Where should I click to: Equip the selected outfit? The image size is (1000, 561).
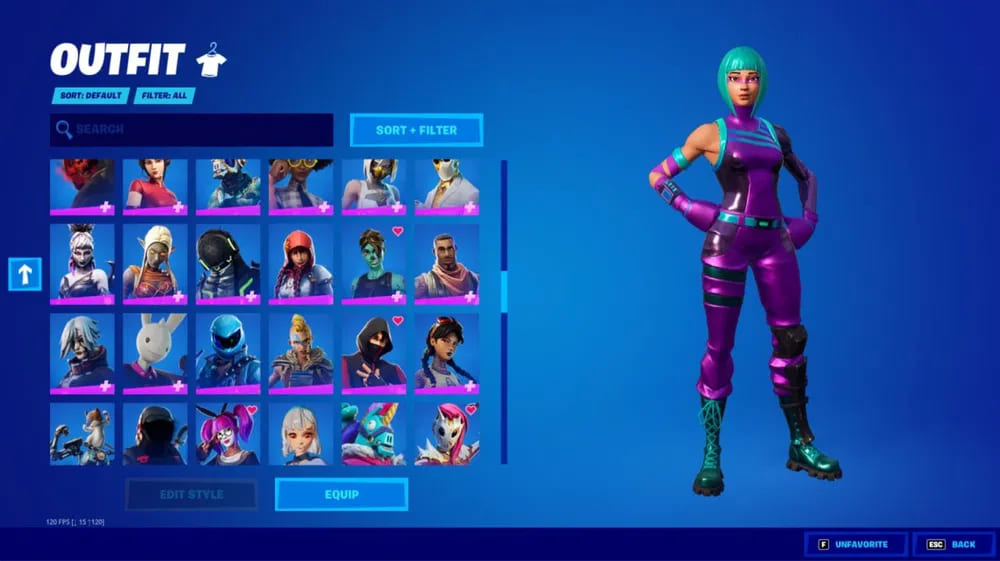(341, 494)
